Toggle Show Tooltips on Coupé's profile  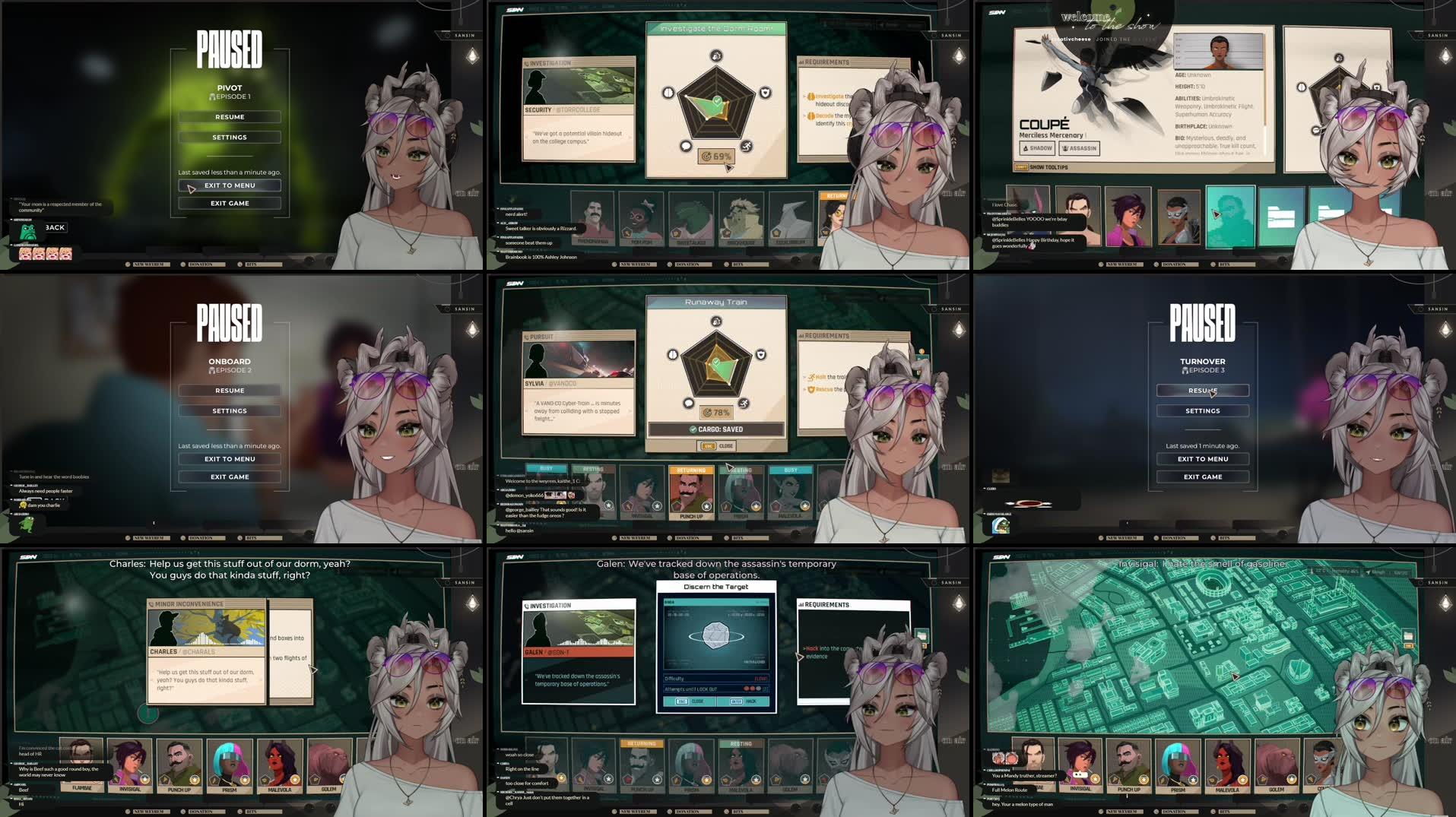pos(1022,167)
